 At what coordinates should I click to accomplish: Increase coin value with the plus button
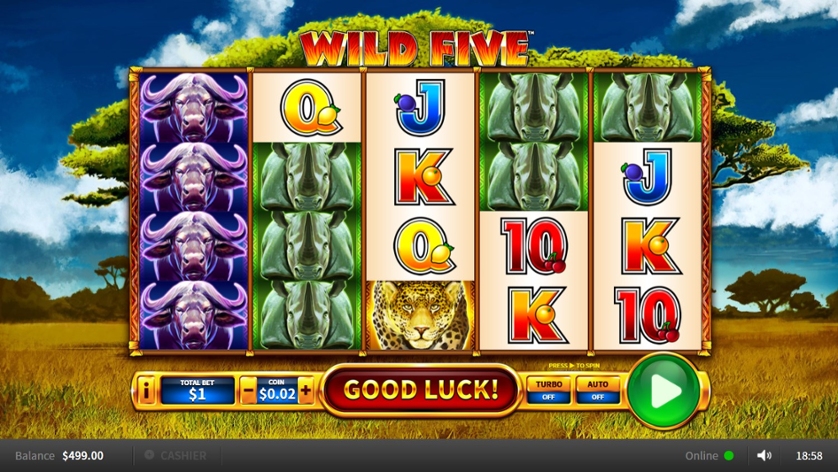point(305,390)
